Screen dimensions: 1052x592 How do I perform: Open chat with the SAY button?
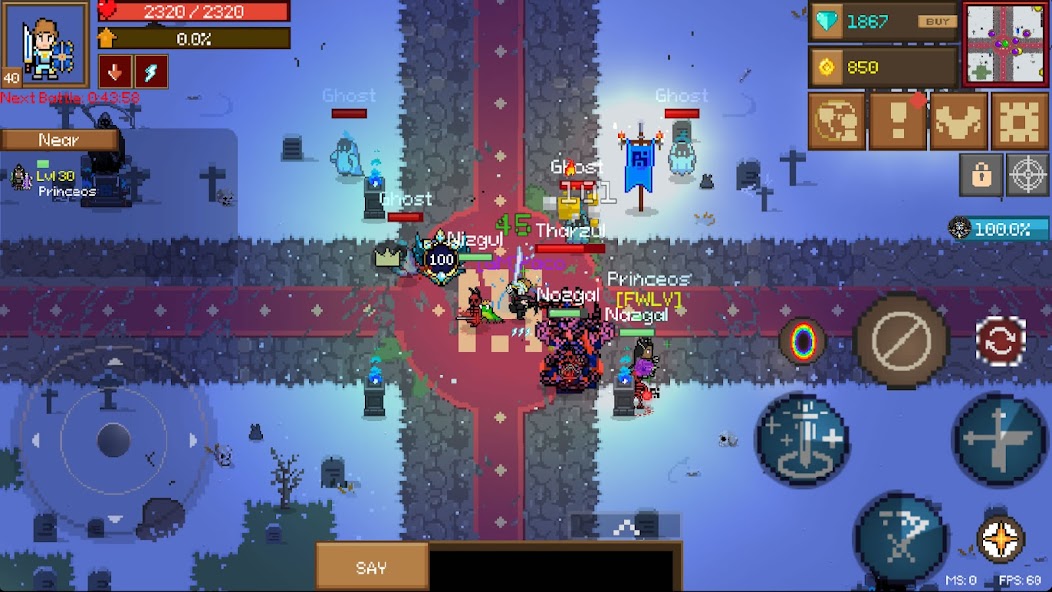pos(371,567)
